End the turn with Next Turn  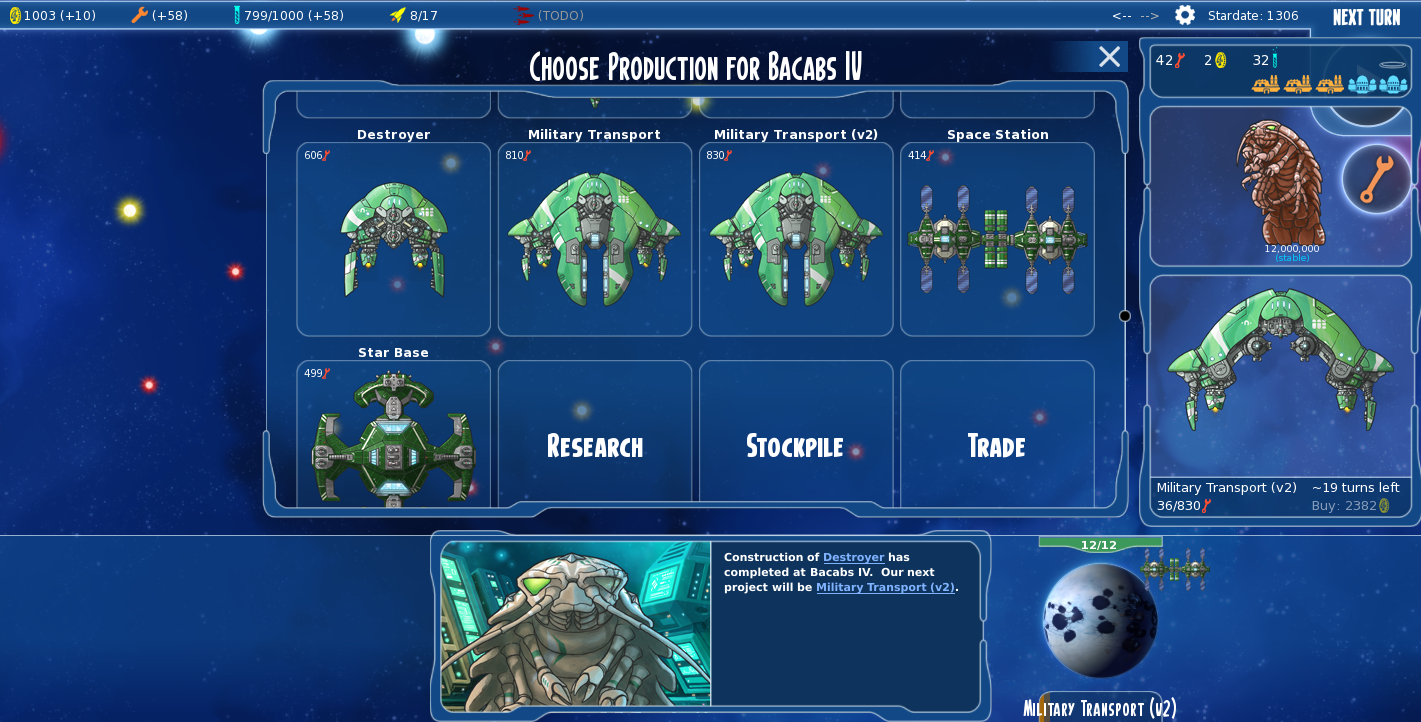1366,17
